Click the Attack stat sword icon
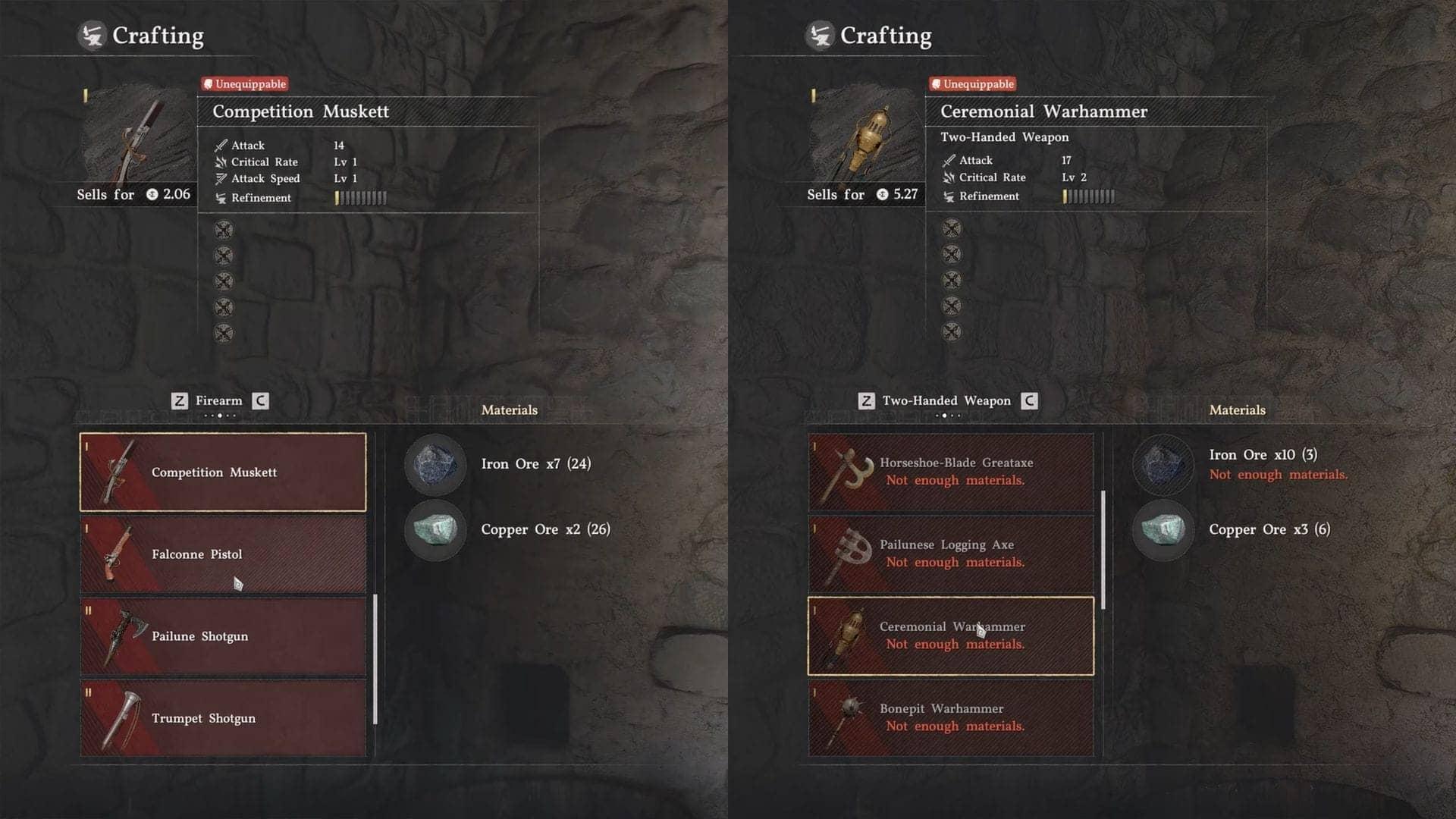Image resolution: width=1456 pixels, height=819 pixels. [221, 145]
